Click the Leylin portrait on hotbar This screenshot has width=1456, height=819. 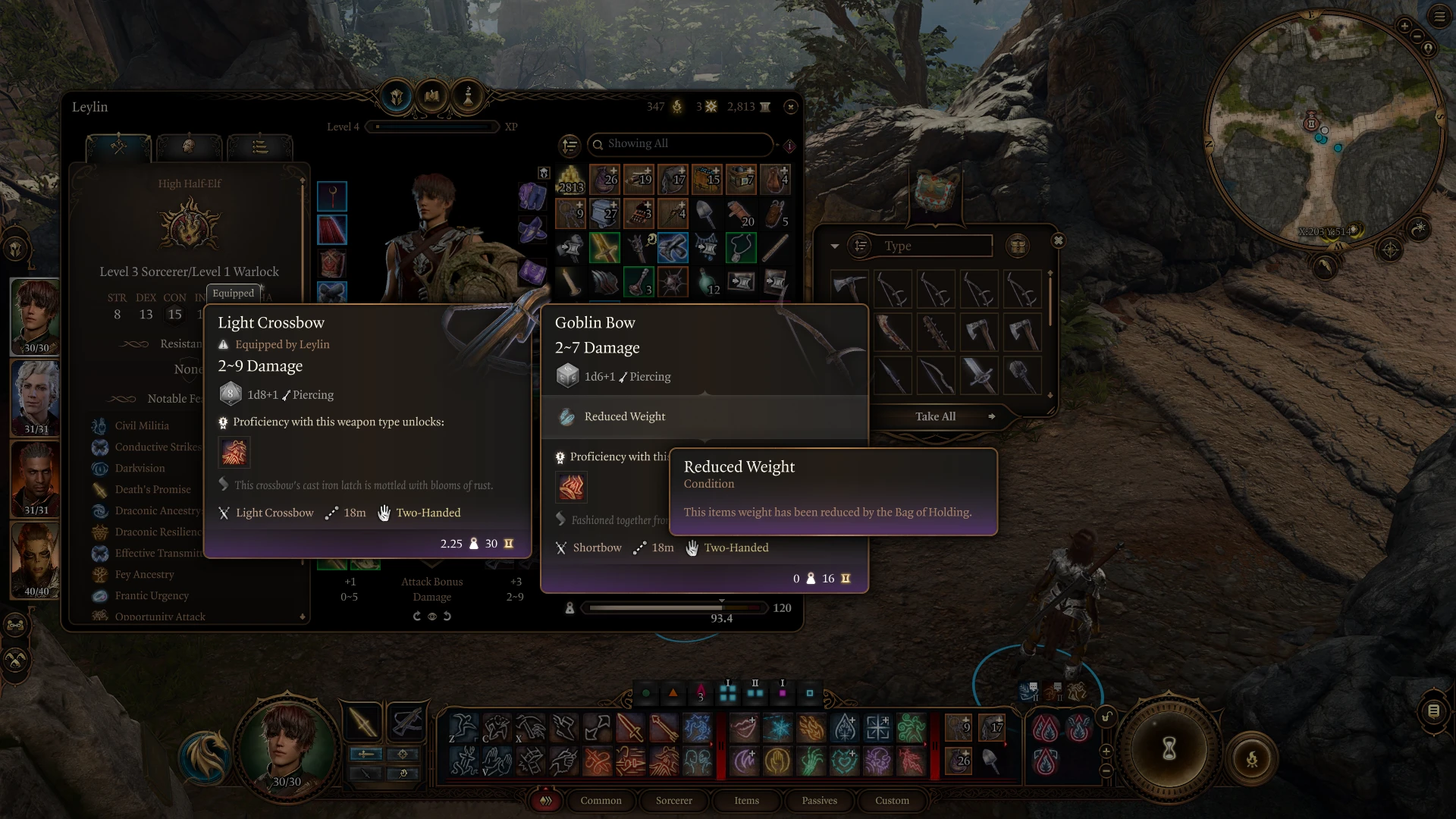coord(287,741)
